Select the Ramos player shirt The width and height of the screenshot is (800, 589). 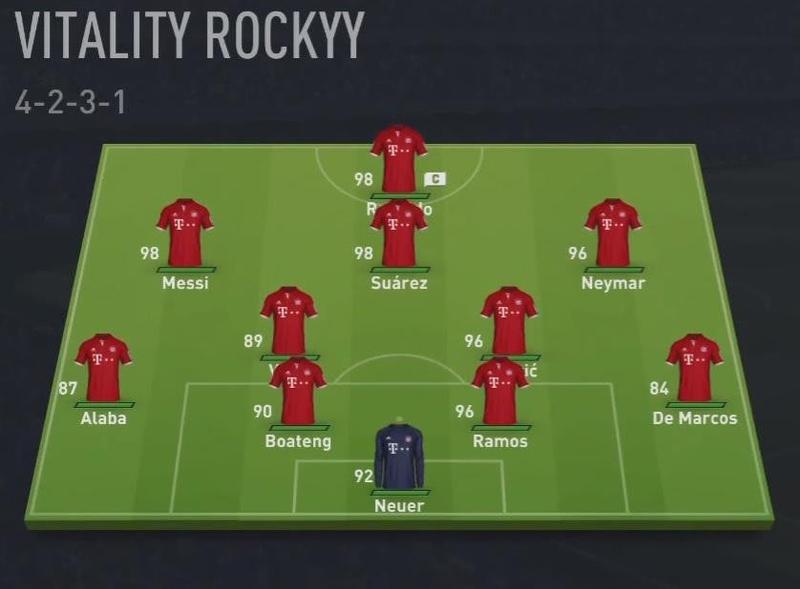tap(500, 392)
